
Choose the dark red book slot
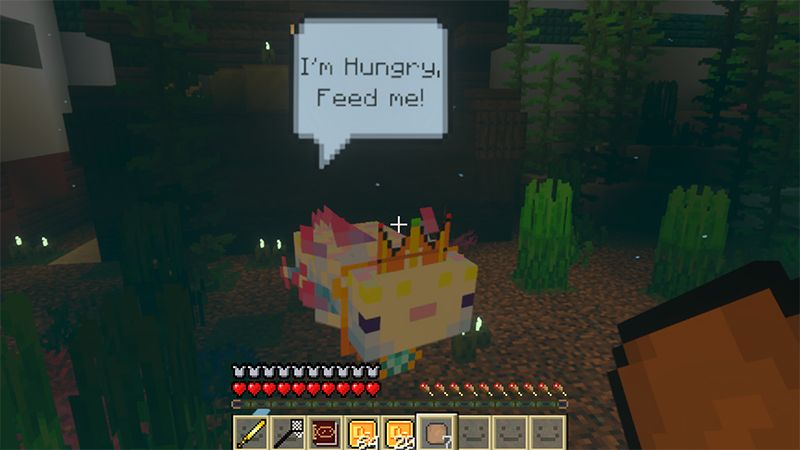pos(325,432)
